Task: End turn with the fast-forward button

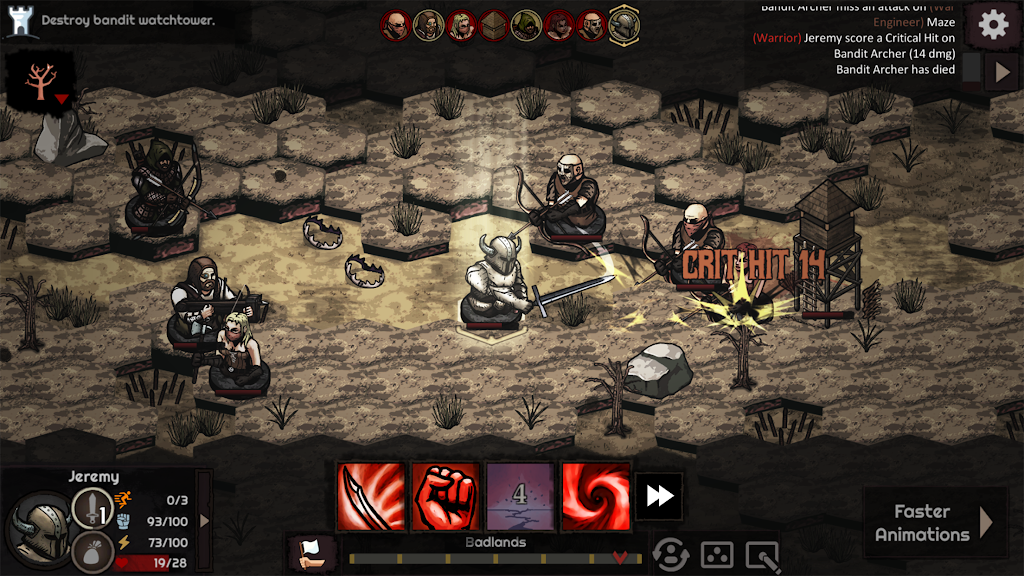Action: pyautogui.click(x=659, y=496)
